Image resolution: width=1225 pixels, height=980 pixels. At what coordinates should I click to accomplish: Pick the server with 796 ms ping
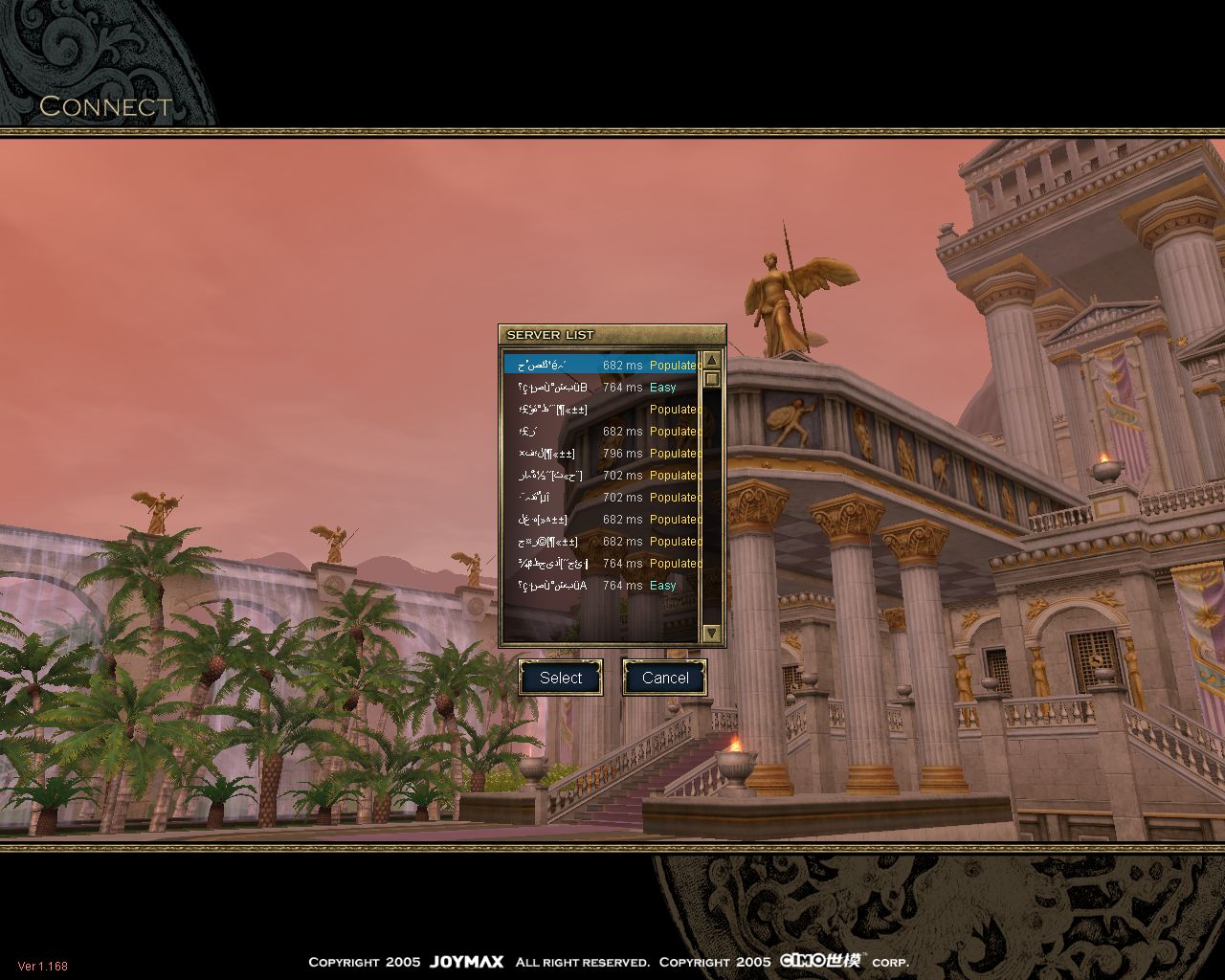tap(601, 454)
